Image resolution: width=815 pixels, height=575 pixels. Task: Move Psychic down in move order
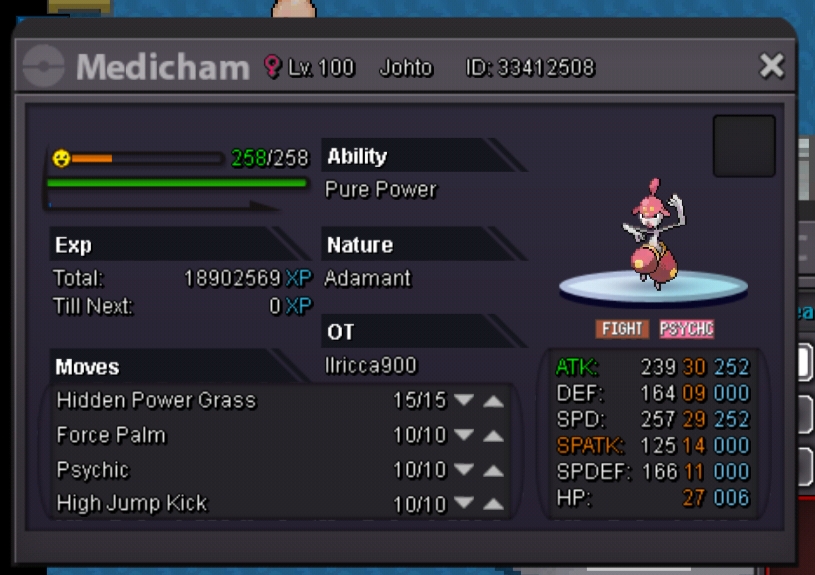pos(463,471)
